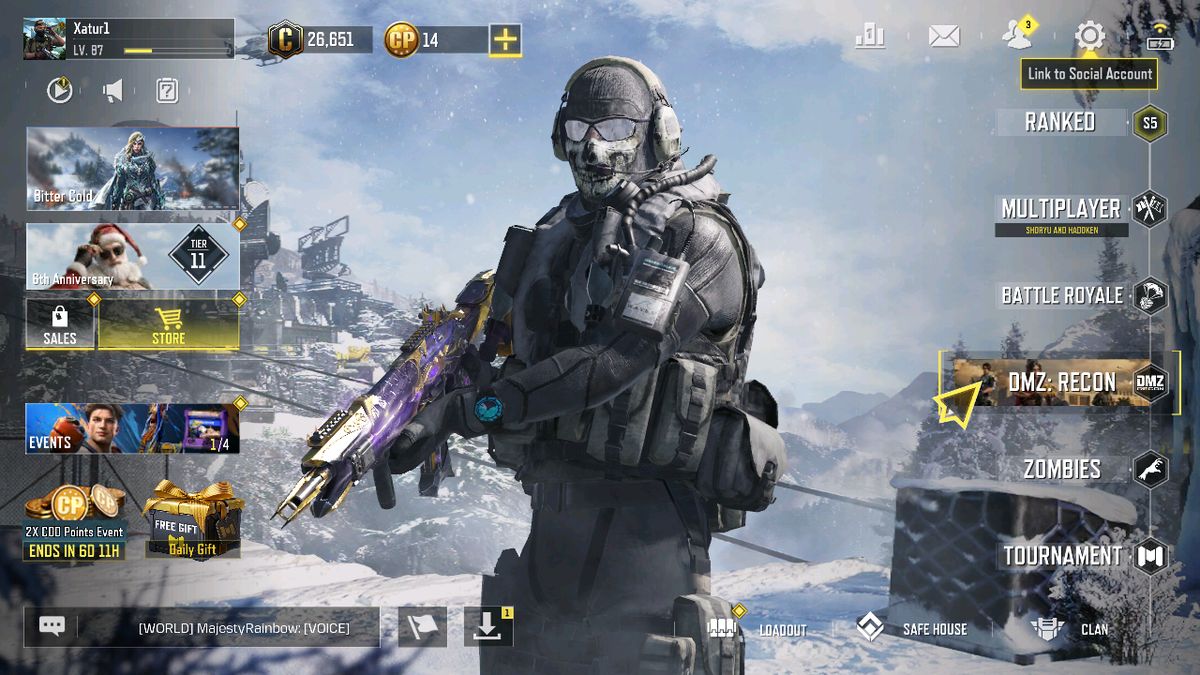Open the Bitter Cold banner
Image resolution: width=1200 pixels, height=675 pixels.
[132, 168]
